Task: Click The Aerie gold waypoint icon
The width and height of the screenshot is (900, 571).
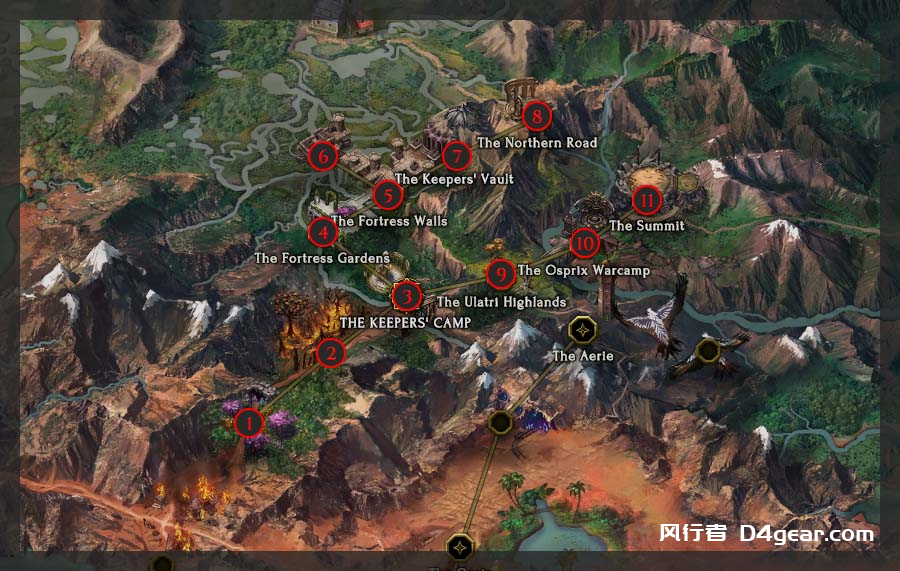Action: [x=582, y=329]
